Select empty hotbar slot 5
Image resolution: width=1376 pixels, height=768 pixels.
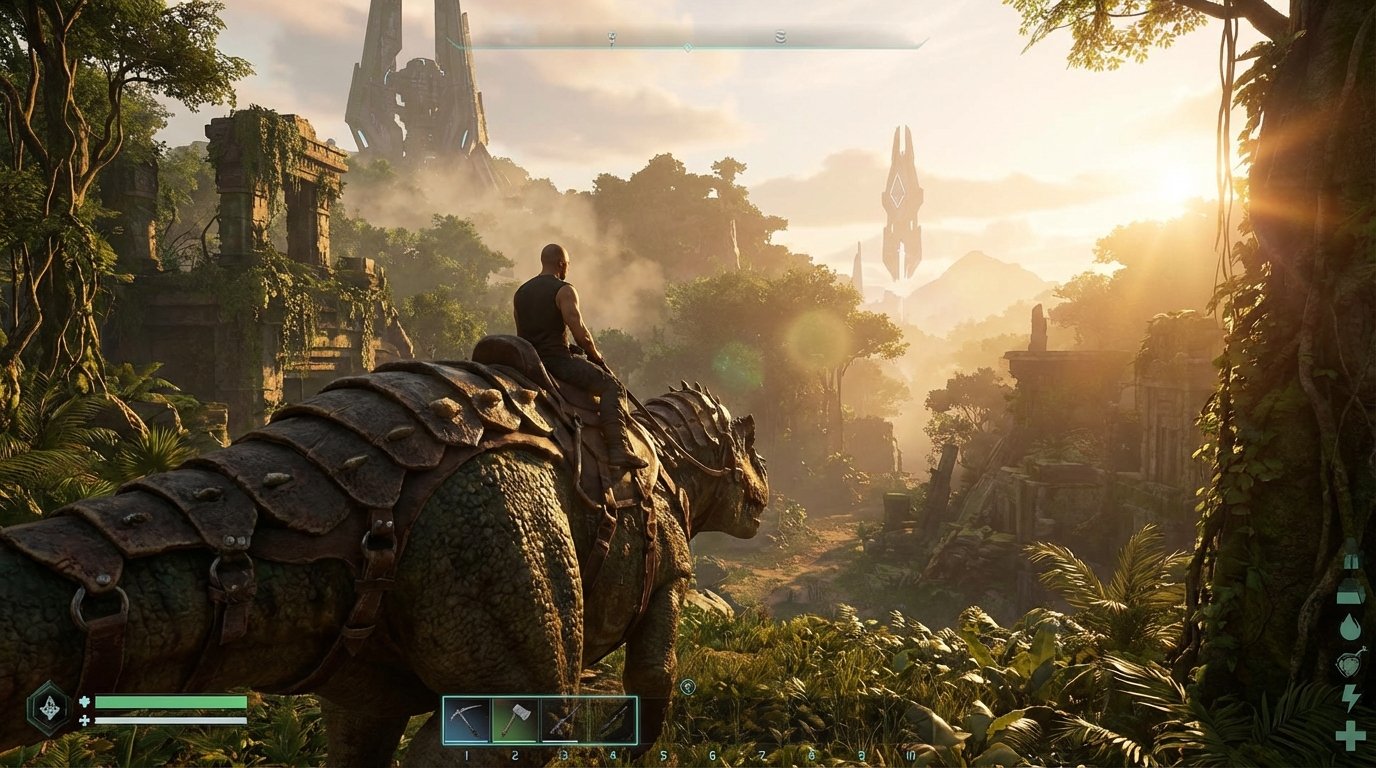[662, 718]
